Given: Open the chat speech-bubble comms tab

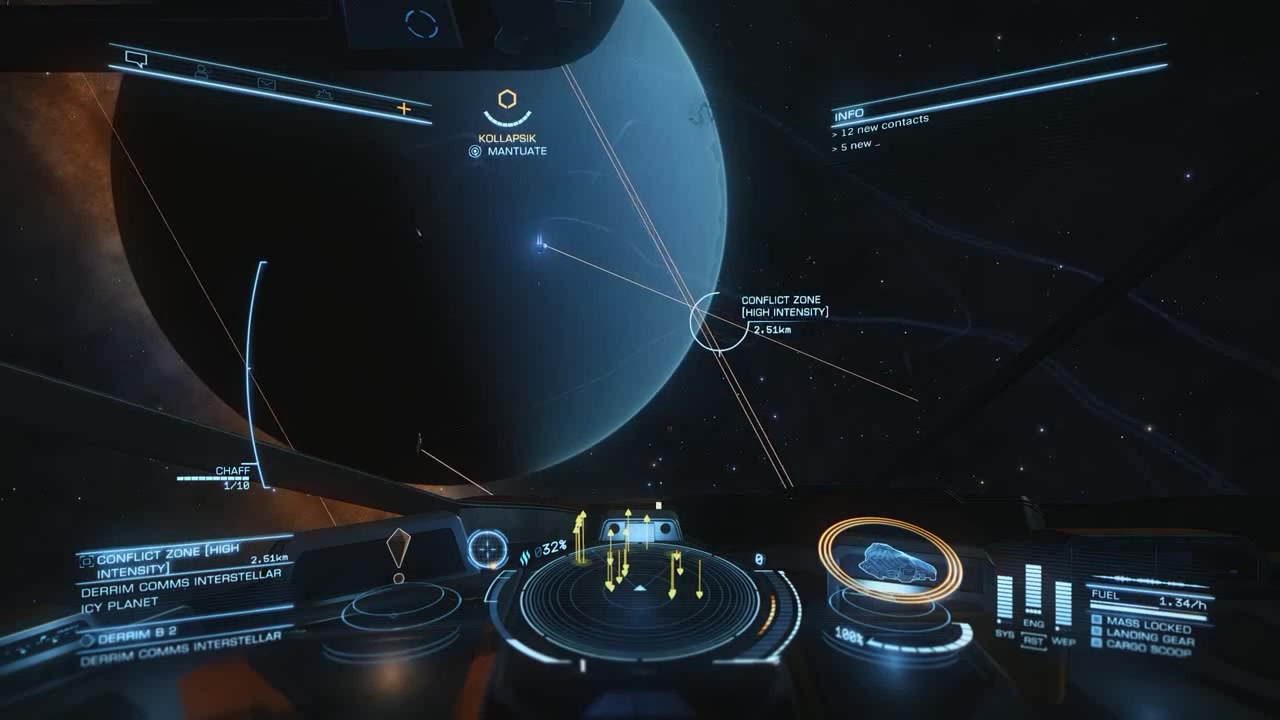Looking at the screenshot, I should pyautogui.click(x=137, y=60).
